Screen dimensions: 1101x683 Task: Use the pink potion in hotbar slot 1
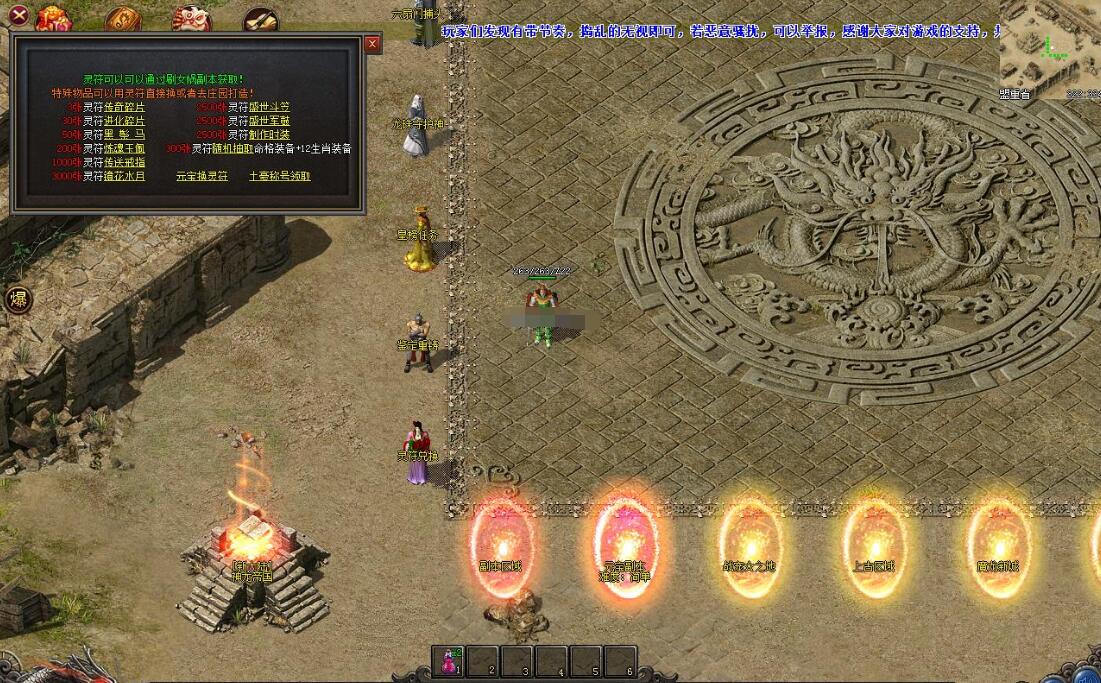[x=449, y=662]
